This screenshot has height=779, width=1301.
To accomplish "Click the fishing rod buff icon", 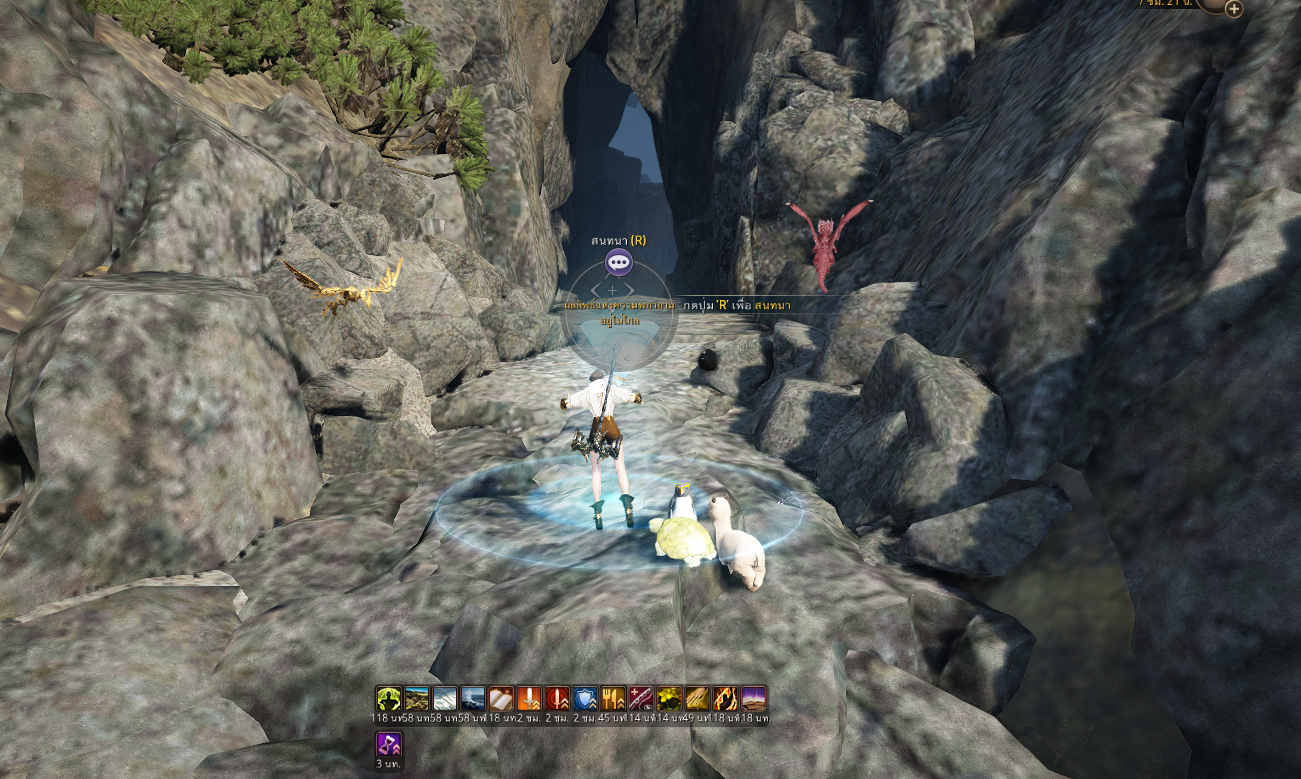I will click(641, 698).
